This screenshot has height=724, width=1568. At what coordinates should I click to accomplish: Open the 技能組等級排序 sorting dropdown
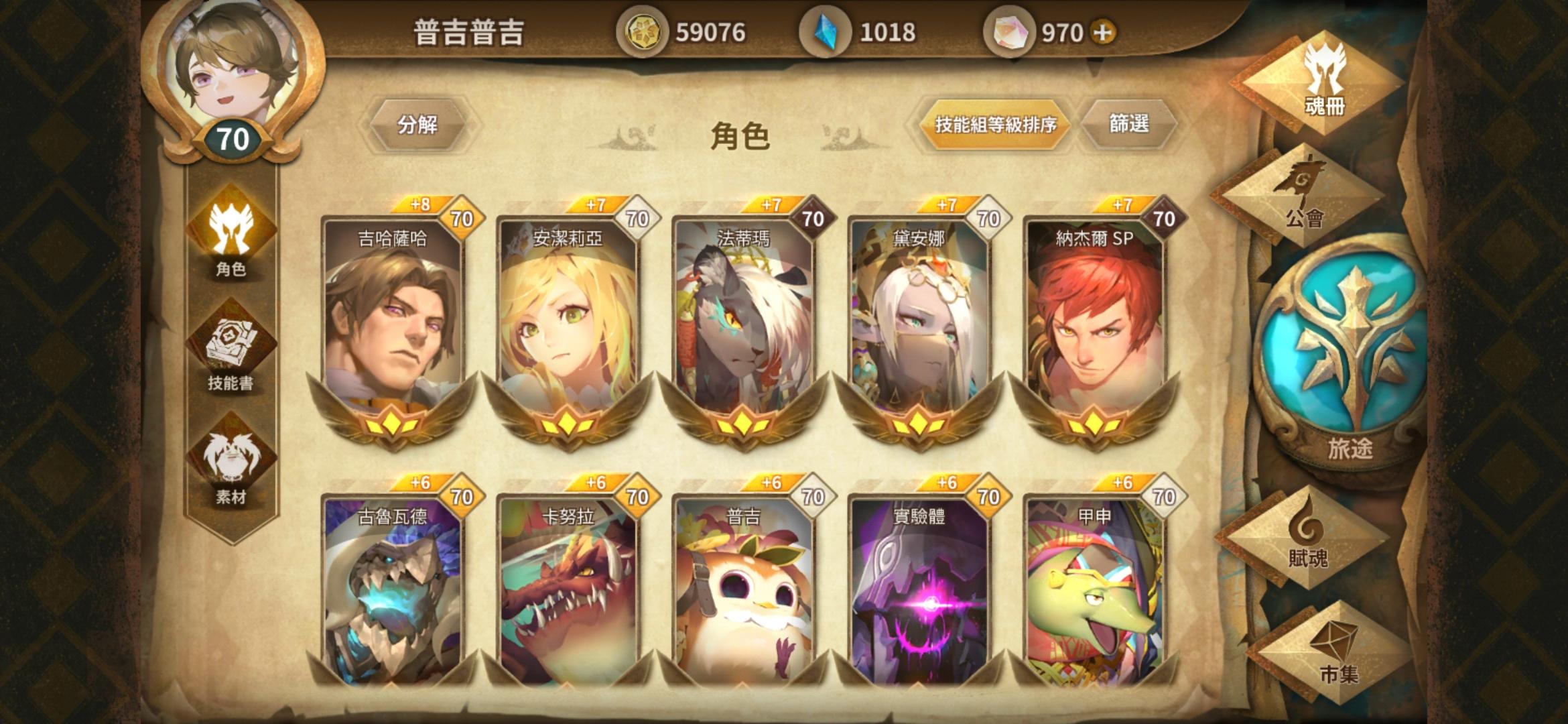(998, 124)
